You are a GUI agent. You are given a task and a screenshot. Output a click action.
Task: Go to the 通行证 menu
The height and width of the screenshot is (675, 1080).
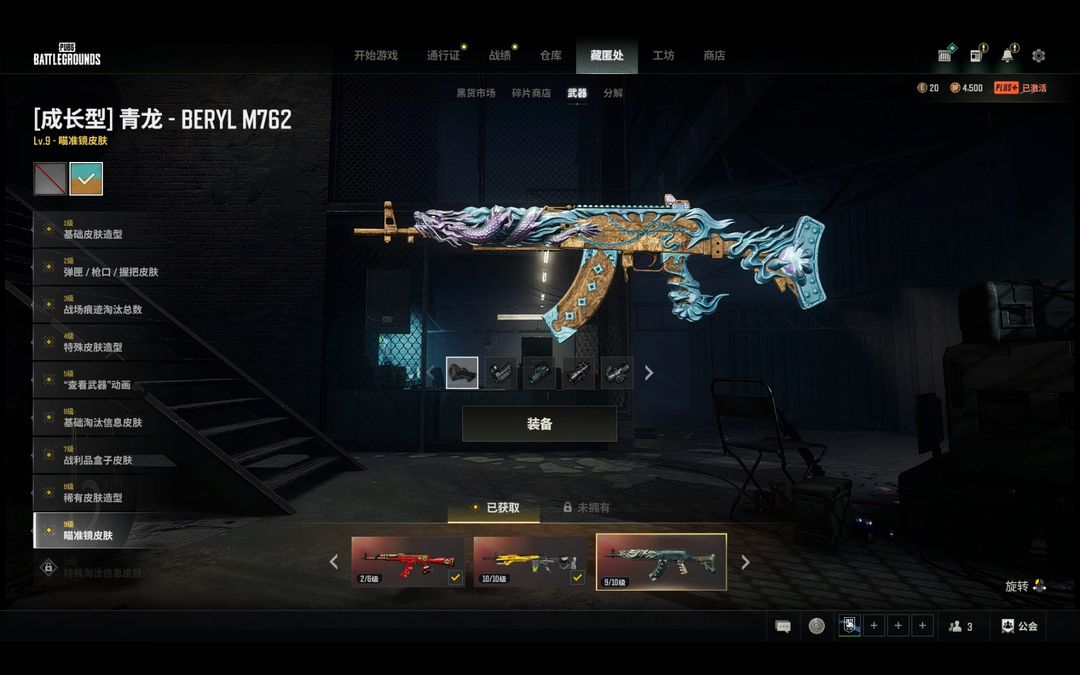[443, 56]
